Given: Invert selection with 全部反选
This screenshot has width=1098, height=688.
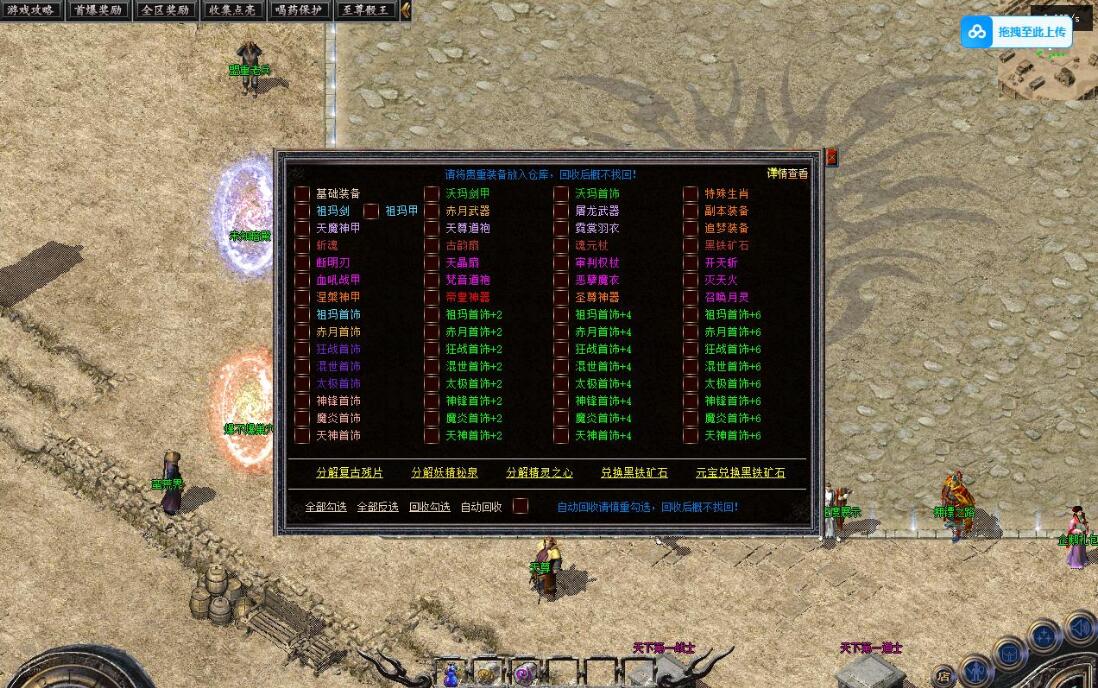Looking at the screenshot, I should point(378,507).
